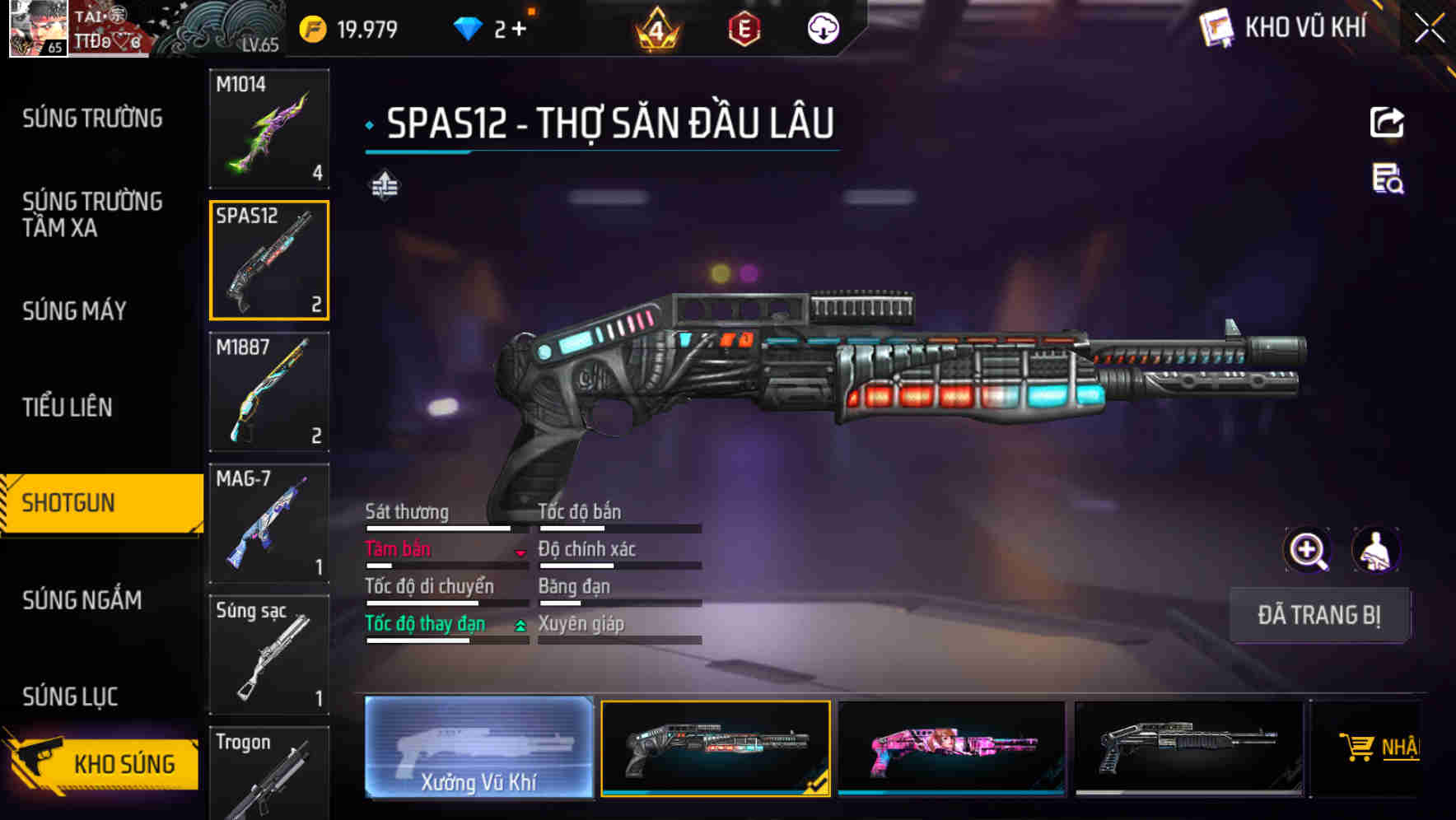Image resolution: width=1456 pixels, height=820 pixels.
Task: Open the Xưởng Vũ Khí workshop
Action: pos(478,748)
